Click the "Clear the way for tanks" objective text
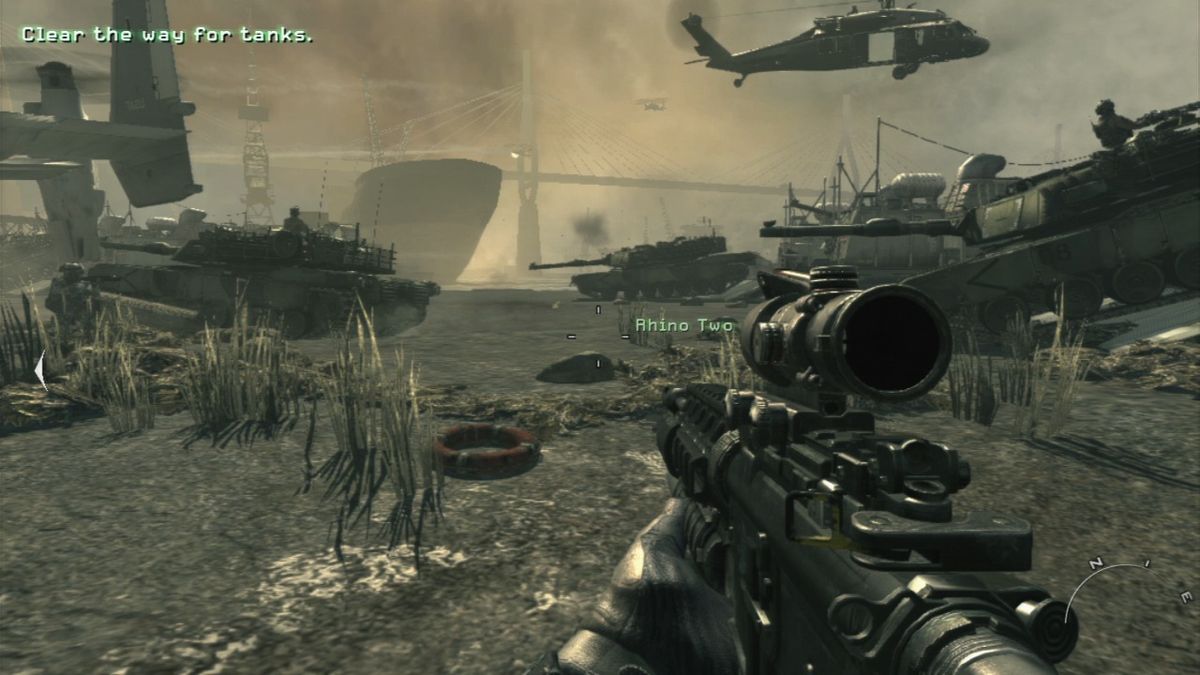Screen dimensions: 1200x675 167,35
